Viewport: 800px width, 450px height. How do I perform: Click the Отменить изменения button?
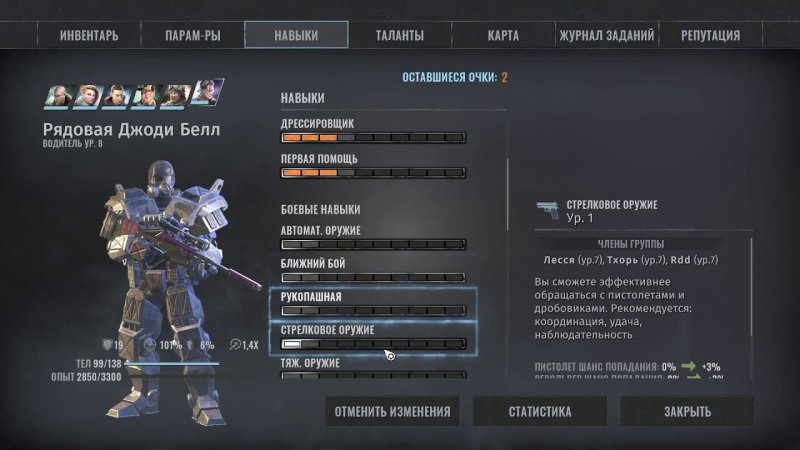[x=392, y=411]
